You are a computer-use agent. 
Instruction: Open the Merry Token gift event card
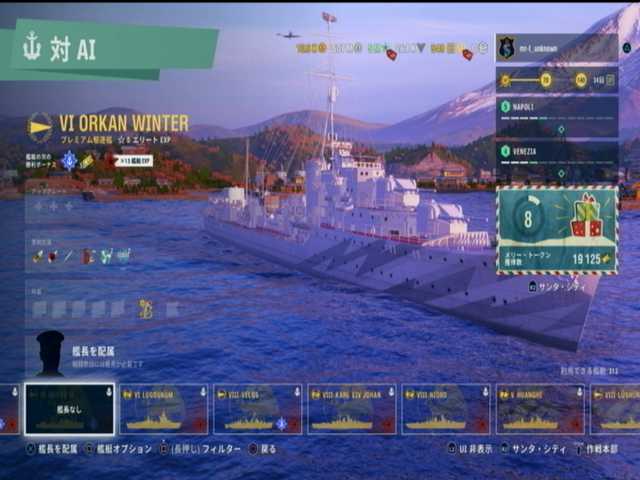[556, 229]
